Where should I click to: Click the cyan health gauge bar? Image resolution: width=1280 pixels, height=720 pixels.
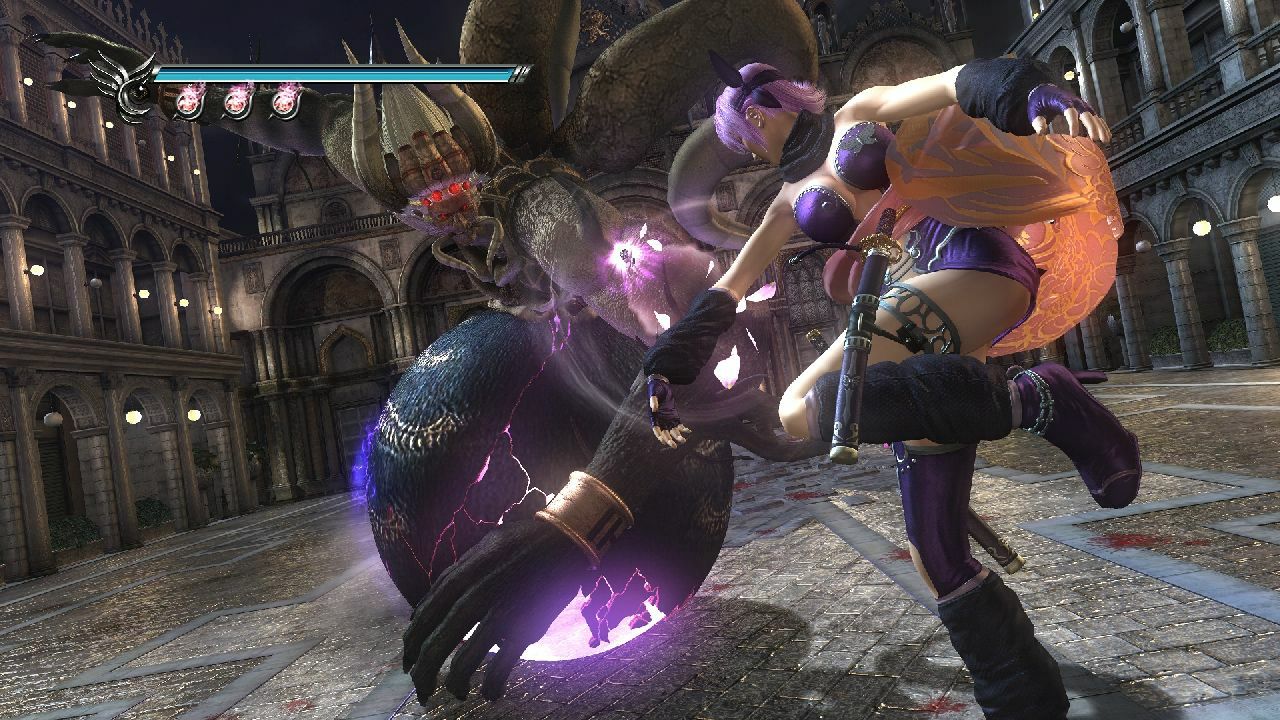[x=340, y=73]
